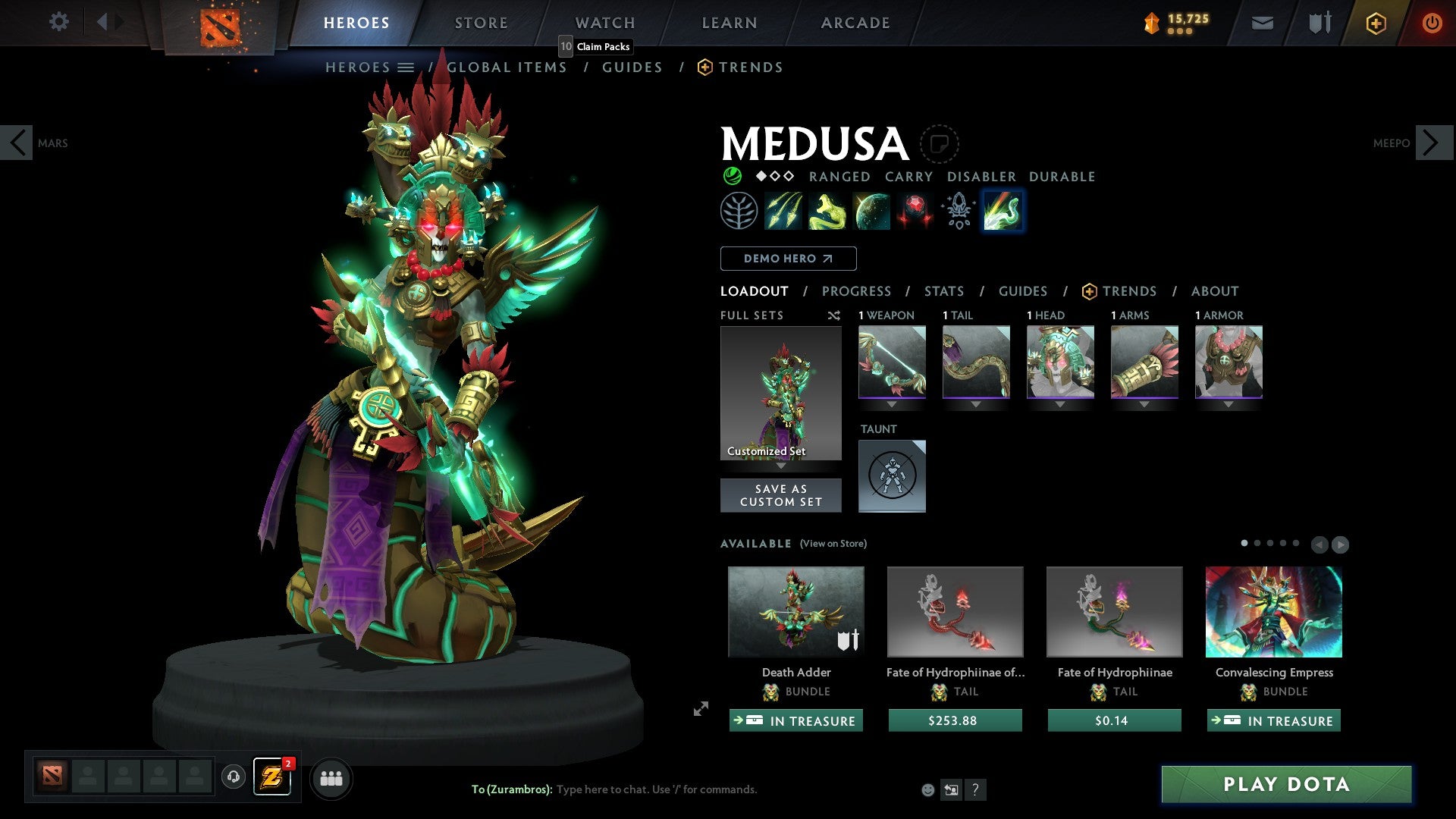Select the equipped head slot
This screenshot has height=819, width=1456.
(x=1060, y=362)
